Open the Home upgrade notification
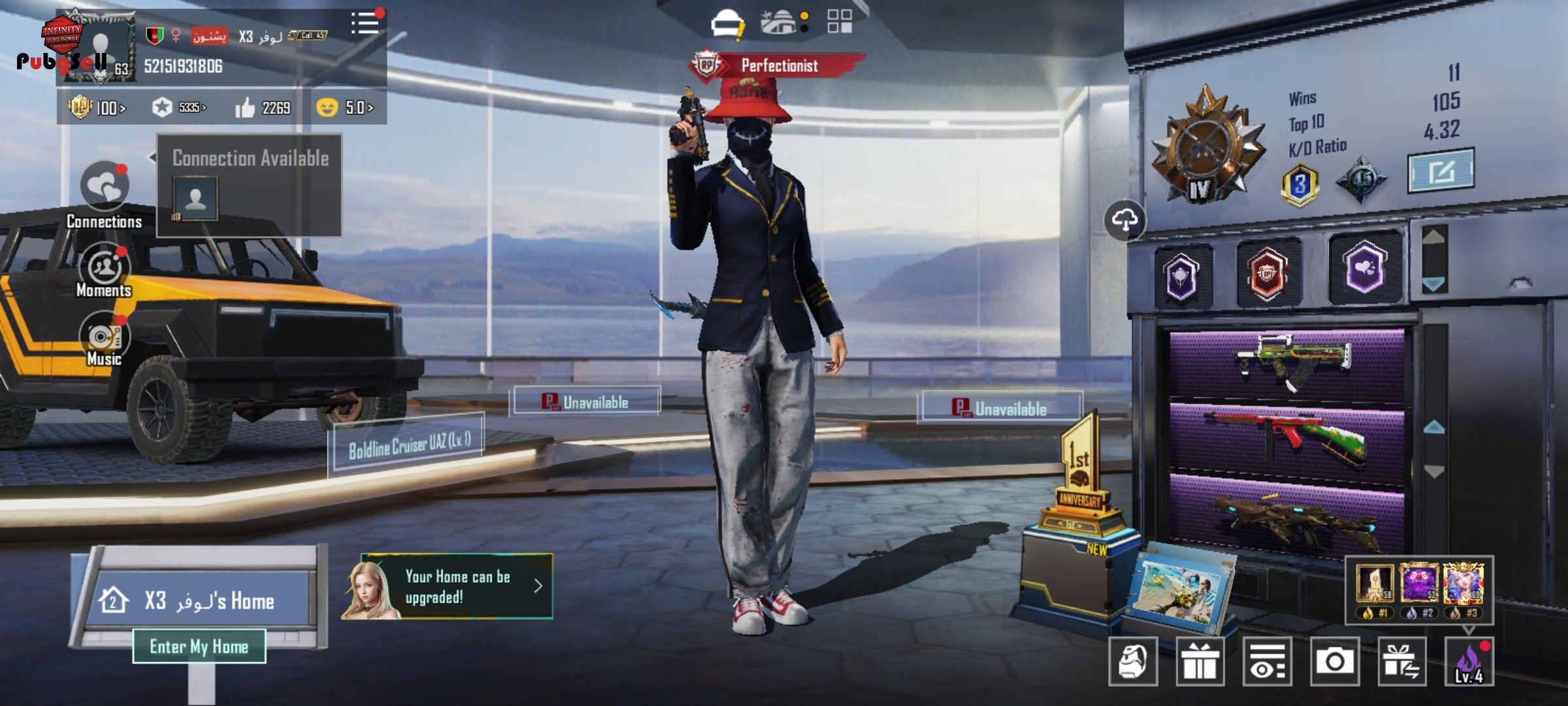 tap(457, 586)
